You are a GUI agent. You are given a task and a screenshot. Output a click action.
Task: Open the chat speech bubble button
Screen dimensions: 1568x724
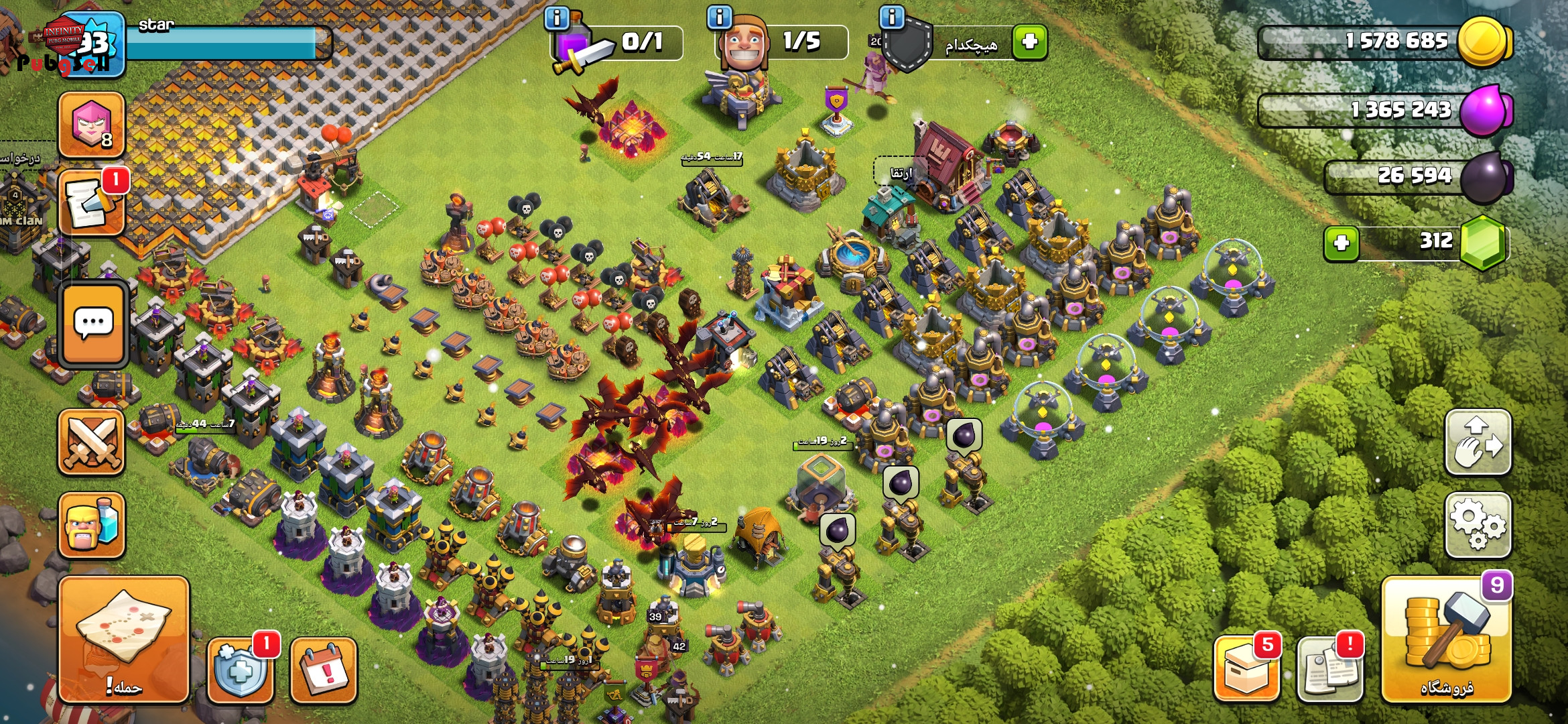tap(93, 324)
